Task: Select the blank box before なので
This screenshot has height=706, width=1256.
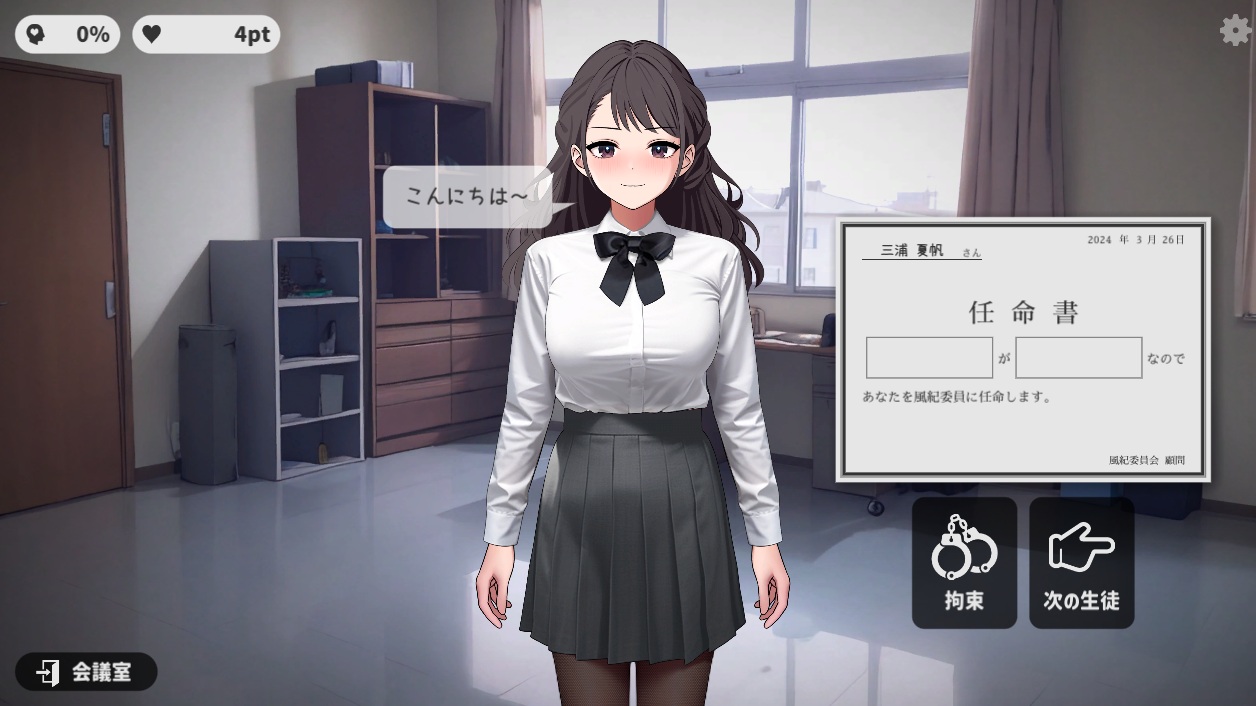Action: coord(1078,358)
